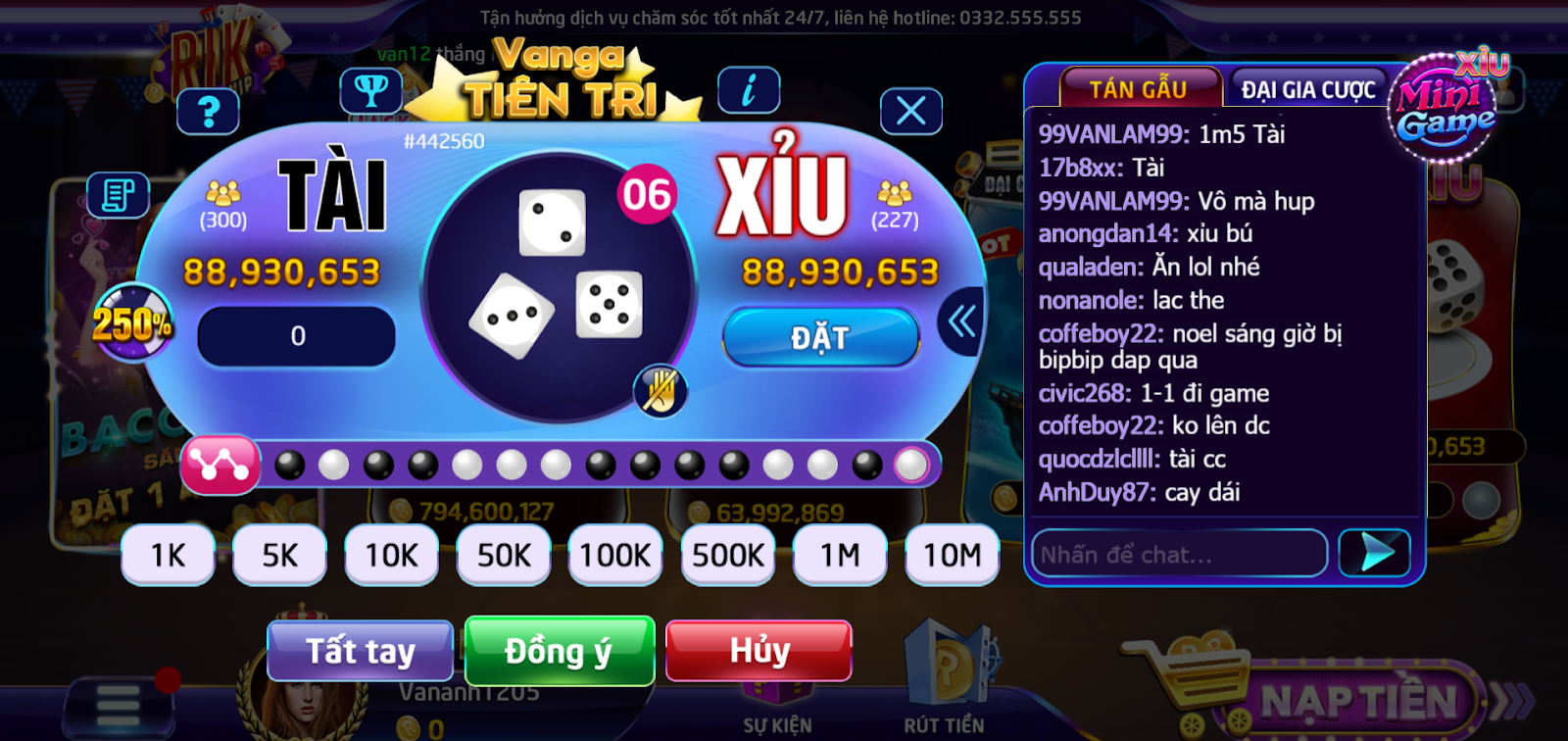The width and height of the screenshot is (1568, 741).
Task: Click the chat input box
Action: (1179, 555)
